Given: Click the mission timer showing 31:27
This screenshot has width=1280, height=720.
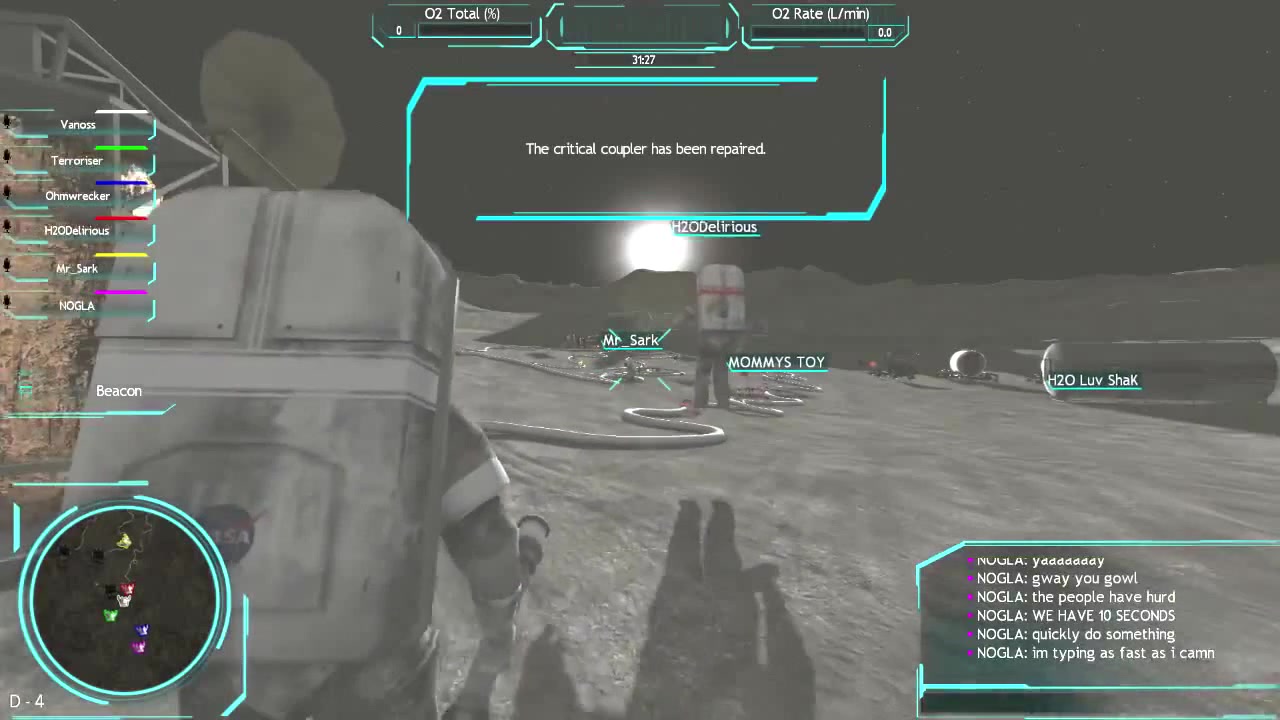Looking at the screenshot, I should (641, 59).
